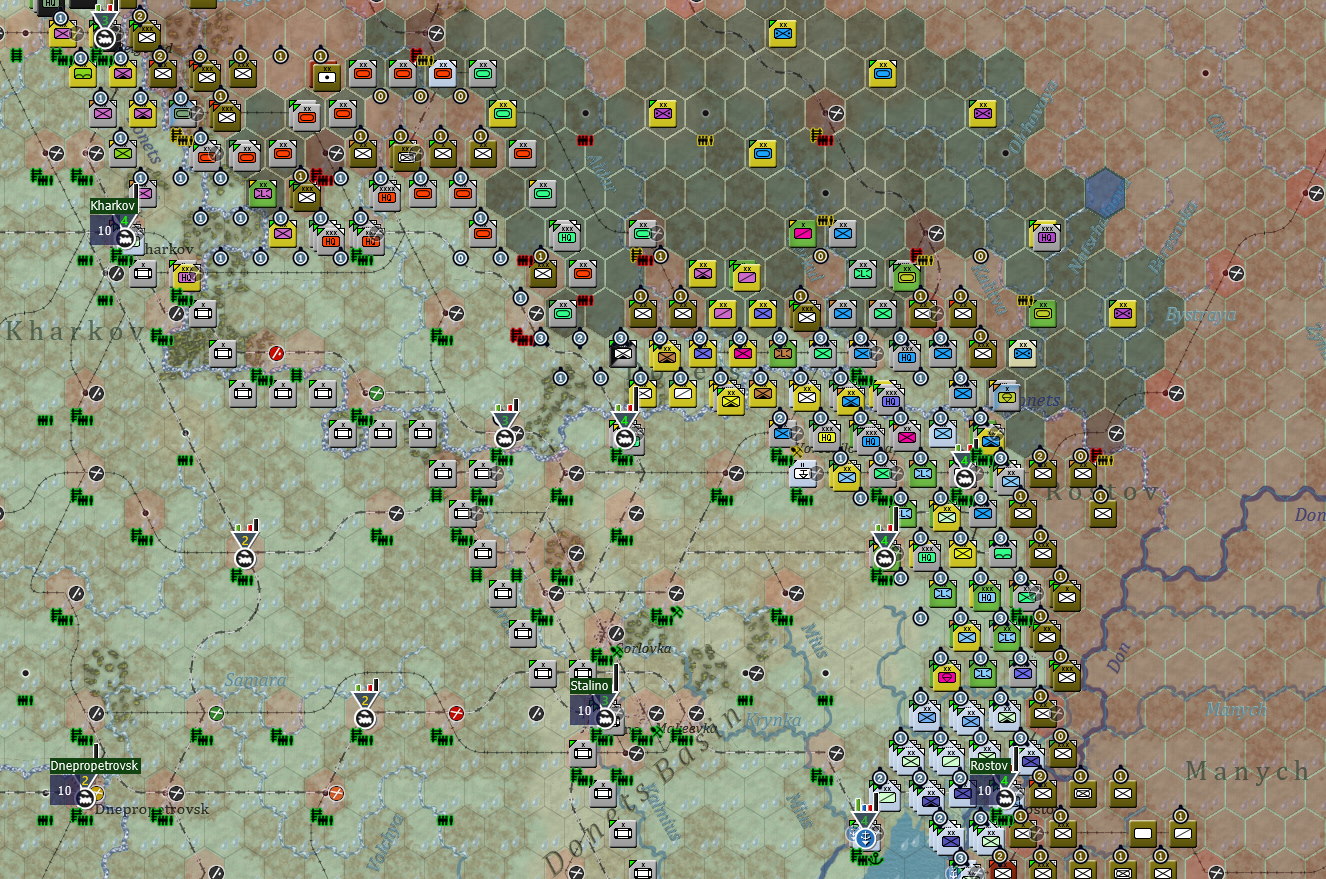Click the Kharkov city name label
1326x879 pixels.
(x=113, y=205)
